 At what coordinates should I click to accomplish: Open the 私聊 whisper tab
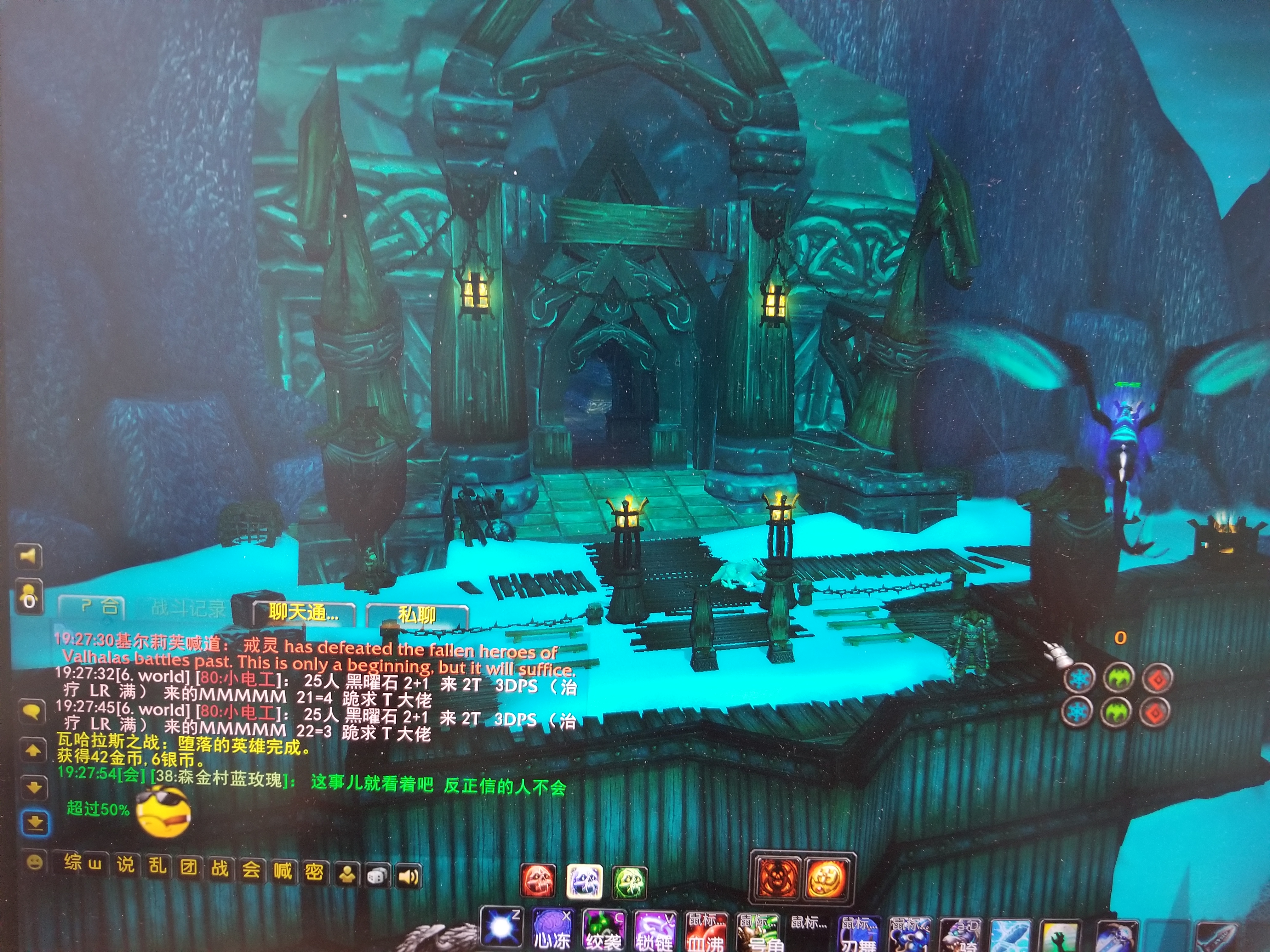[417, 615]
